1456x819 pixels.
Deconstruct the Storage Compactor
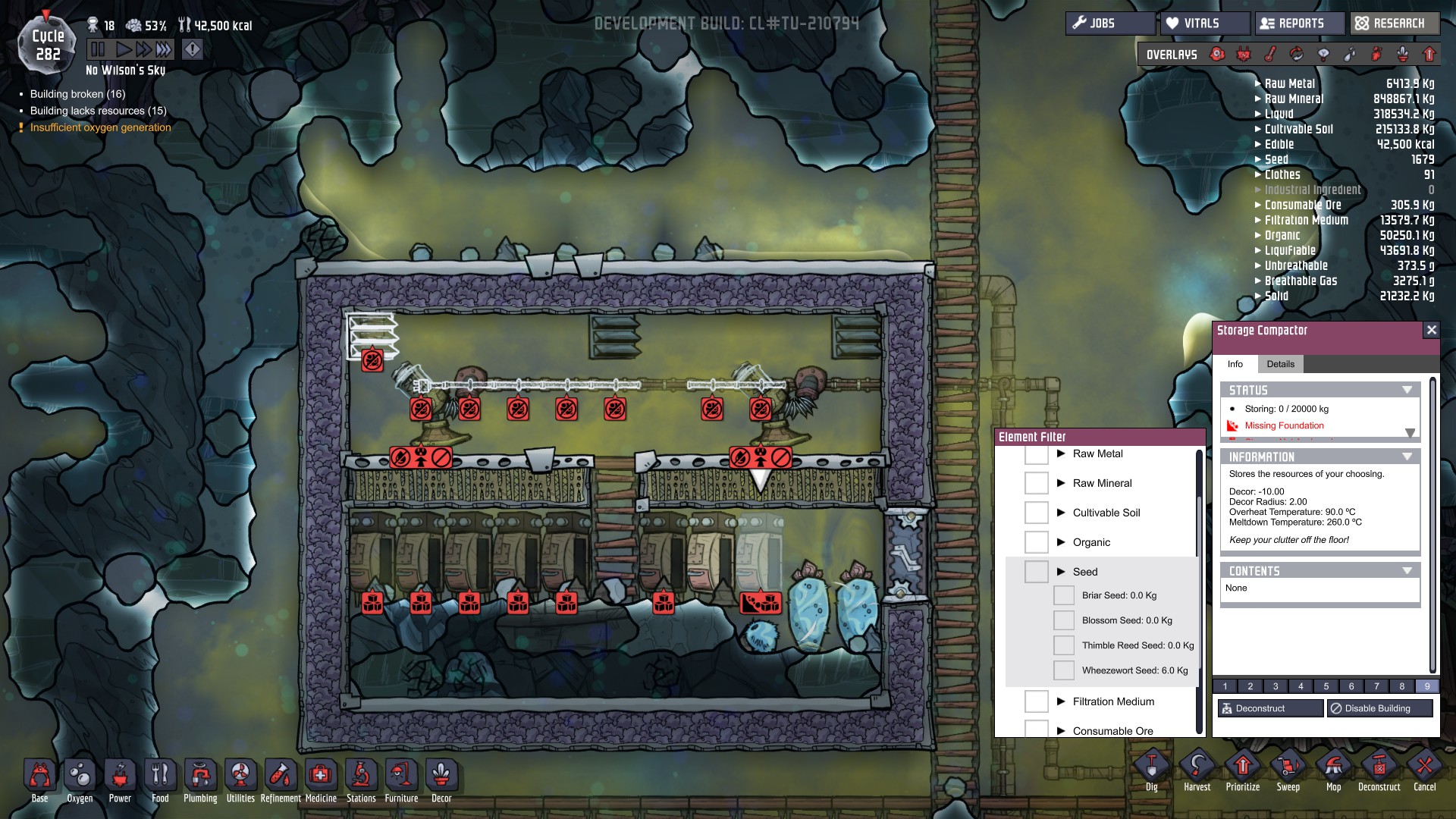pos(1270,708)
